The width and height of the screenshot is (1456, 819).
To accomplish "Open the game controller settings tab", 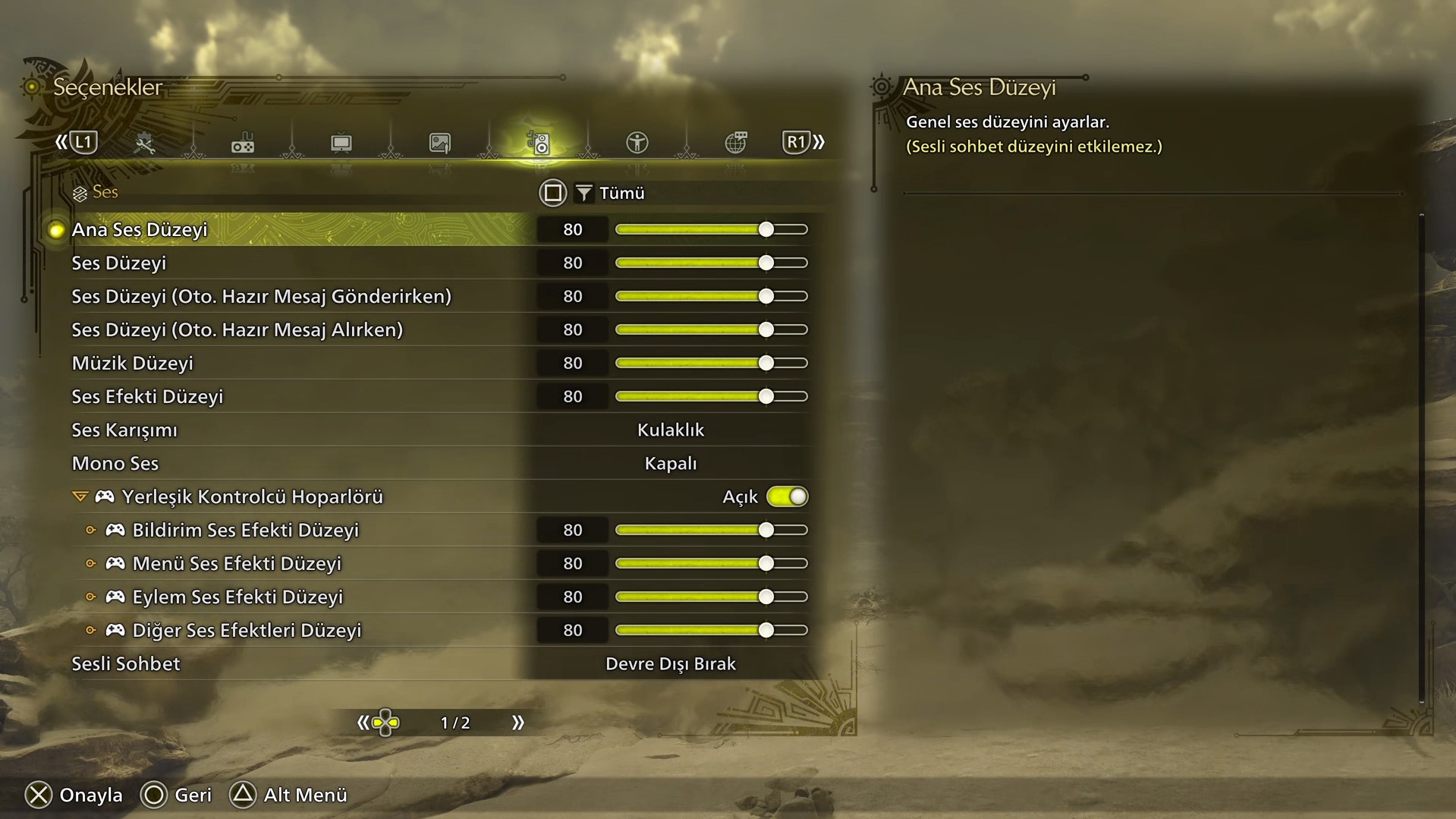I will tap(243, 143).
